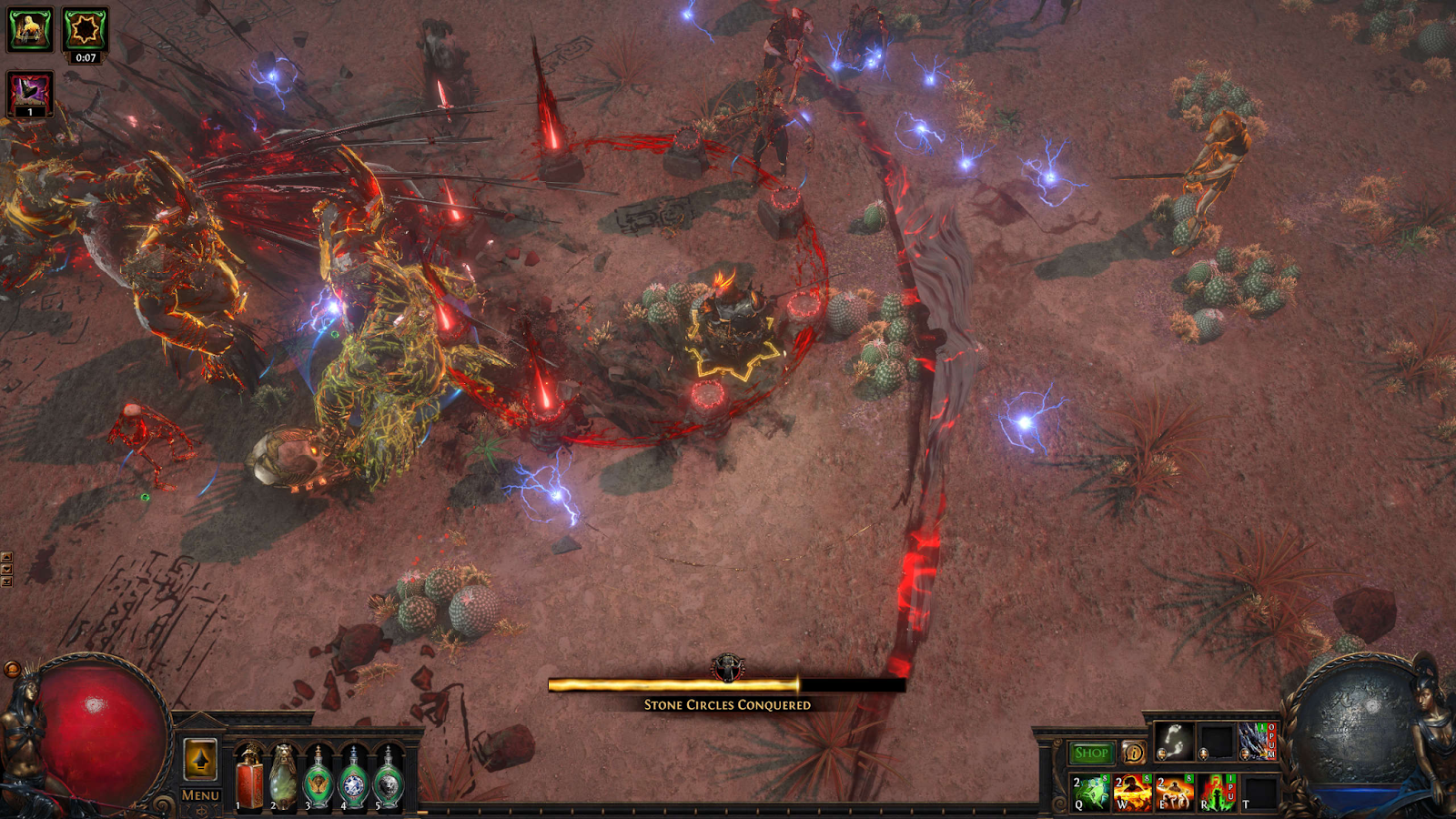
Task: Activate the orange fire skill on E
Action: pyautogui.click(x=1174, y=793)
